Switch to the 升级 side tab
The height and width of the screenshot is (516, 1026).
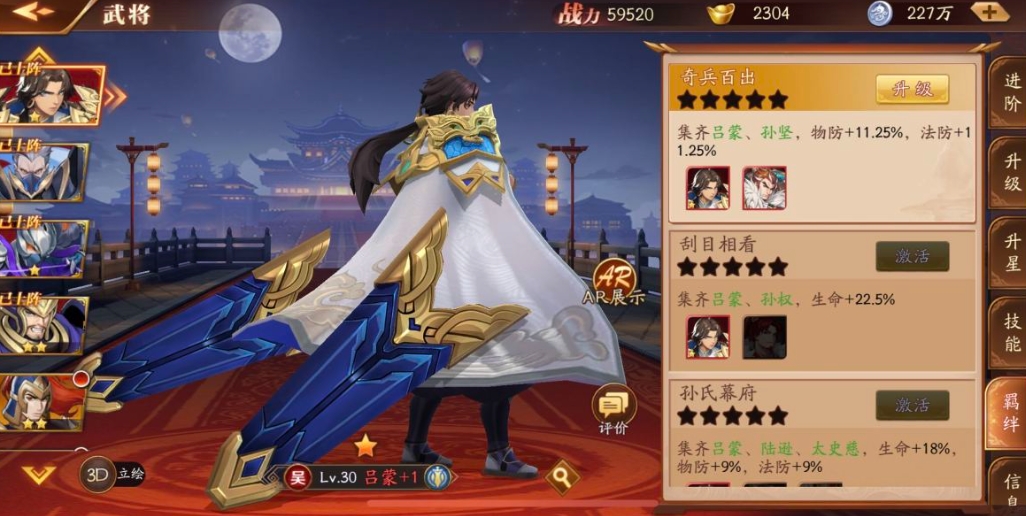(1010, 170)
